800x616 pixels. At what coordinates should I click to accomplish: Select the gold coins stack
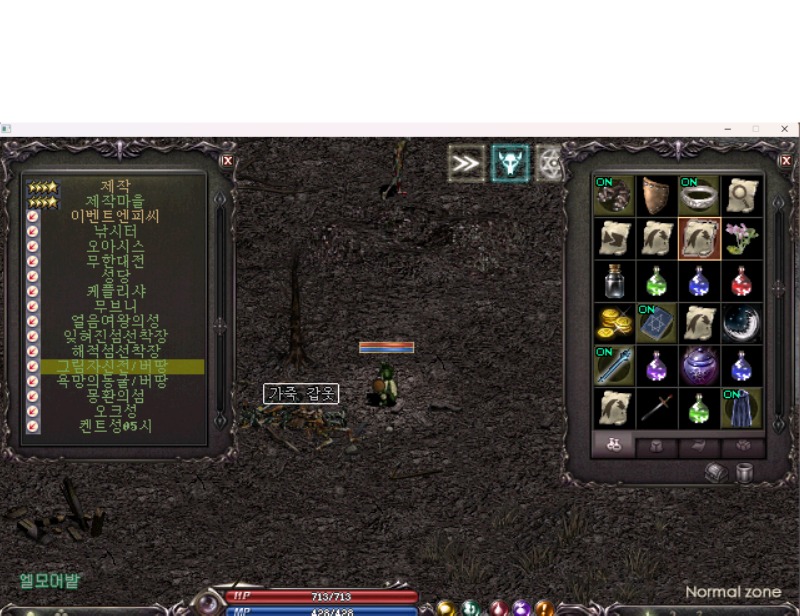[613, 323]
